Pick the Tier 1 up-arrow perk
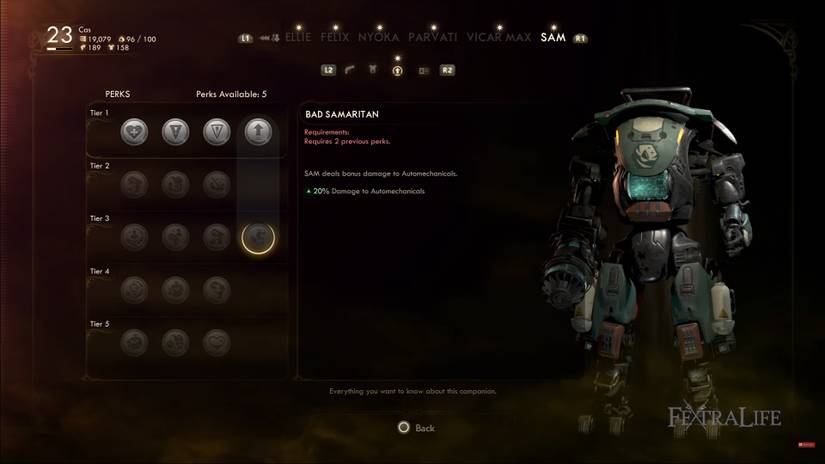This screenshot has width=825, height=464. [259, 131]
